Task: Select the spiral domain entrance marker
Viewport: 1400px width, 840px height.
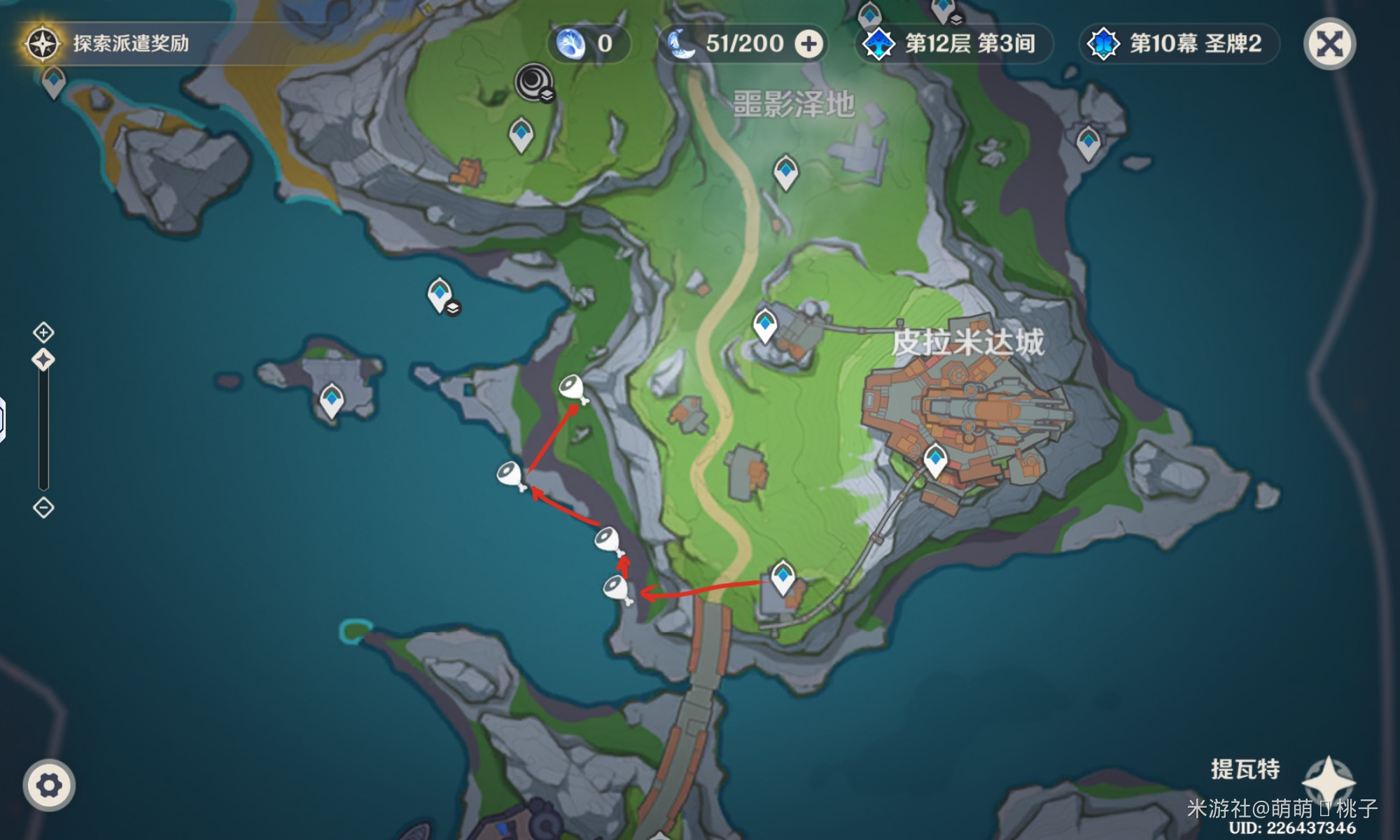Action: [x=535, y=83]
